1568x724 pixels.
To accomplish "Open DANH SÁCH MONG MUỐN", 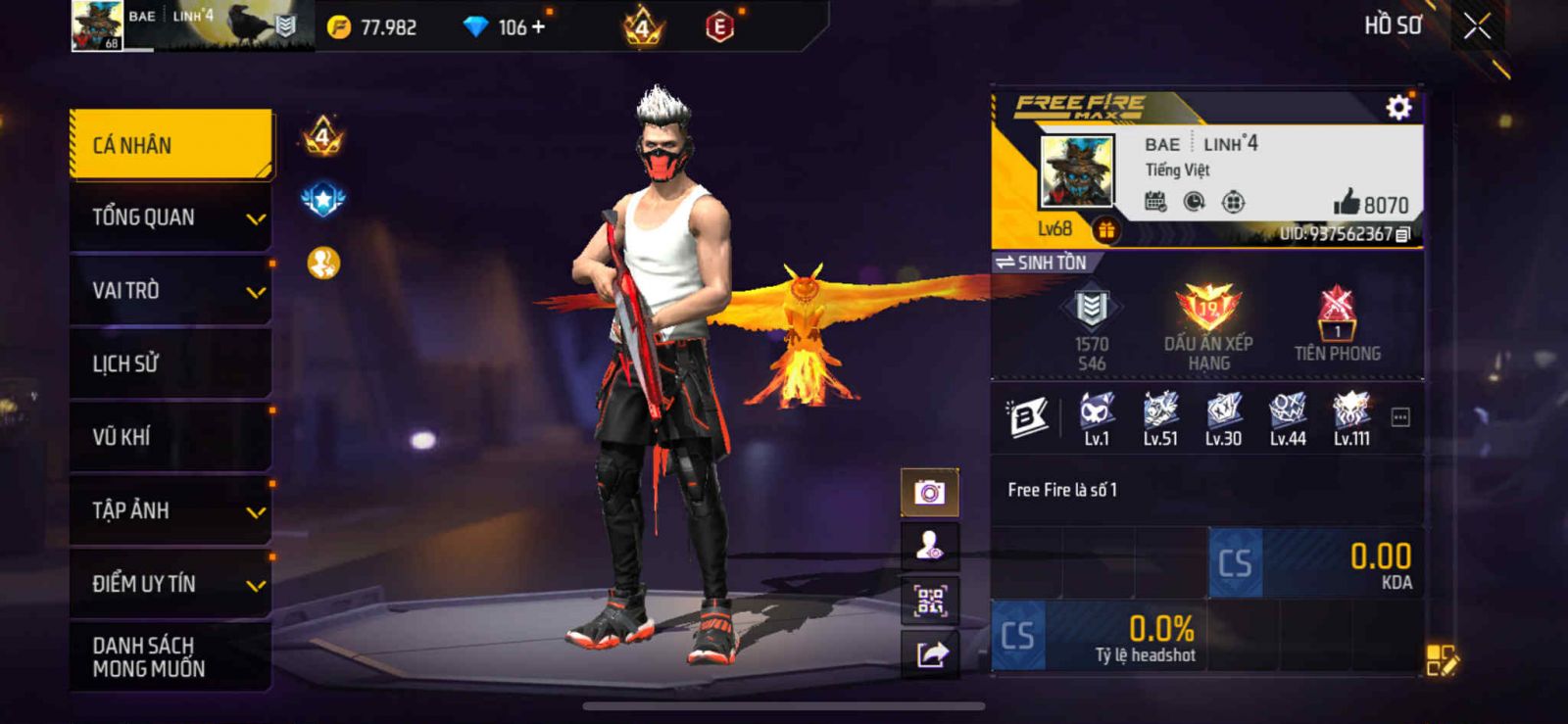I will pyautogui.click(x=171, y=656).
